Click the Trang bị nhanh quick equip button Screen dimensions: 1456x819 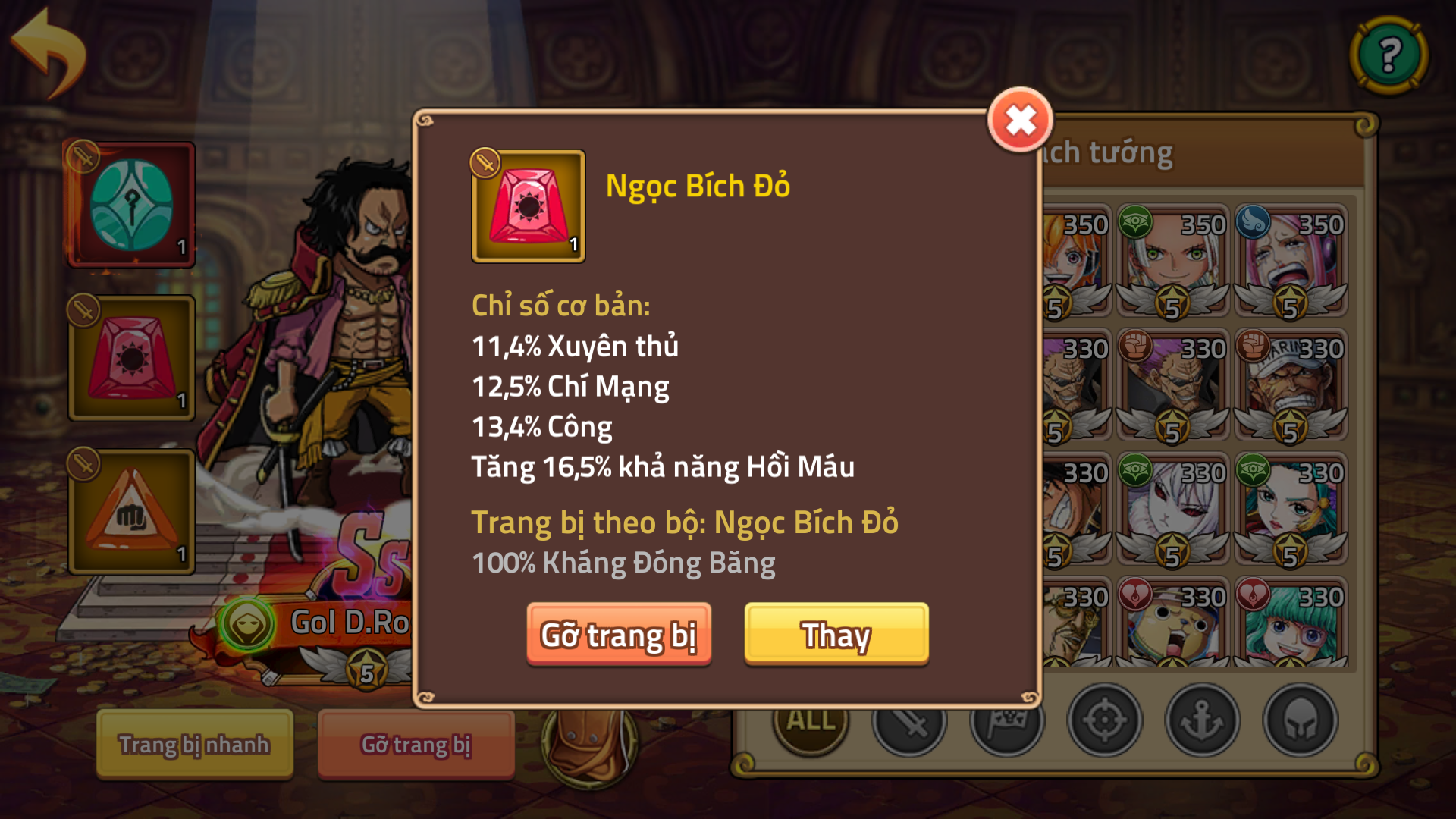pos(193,745)
